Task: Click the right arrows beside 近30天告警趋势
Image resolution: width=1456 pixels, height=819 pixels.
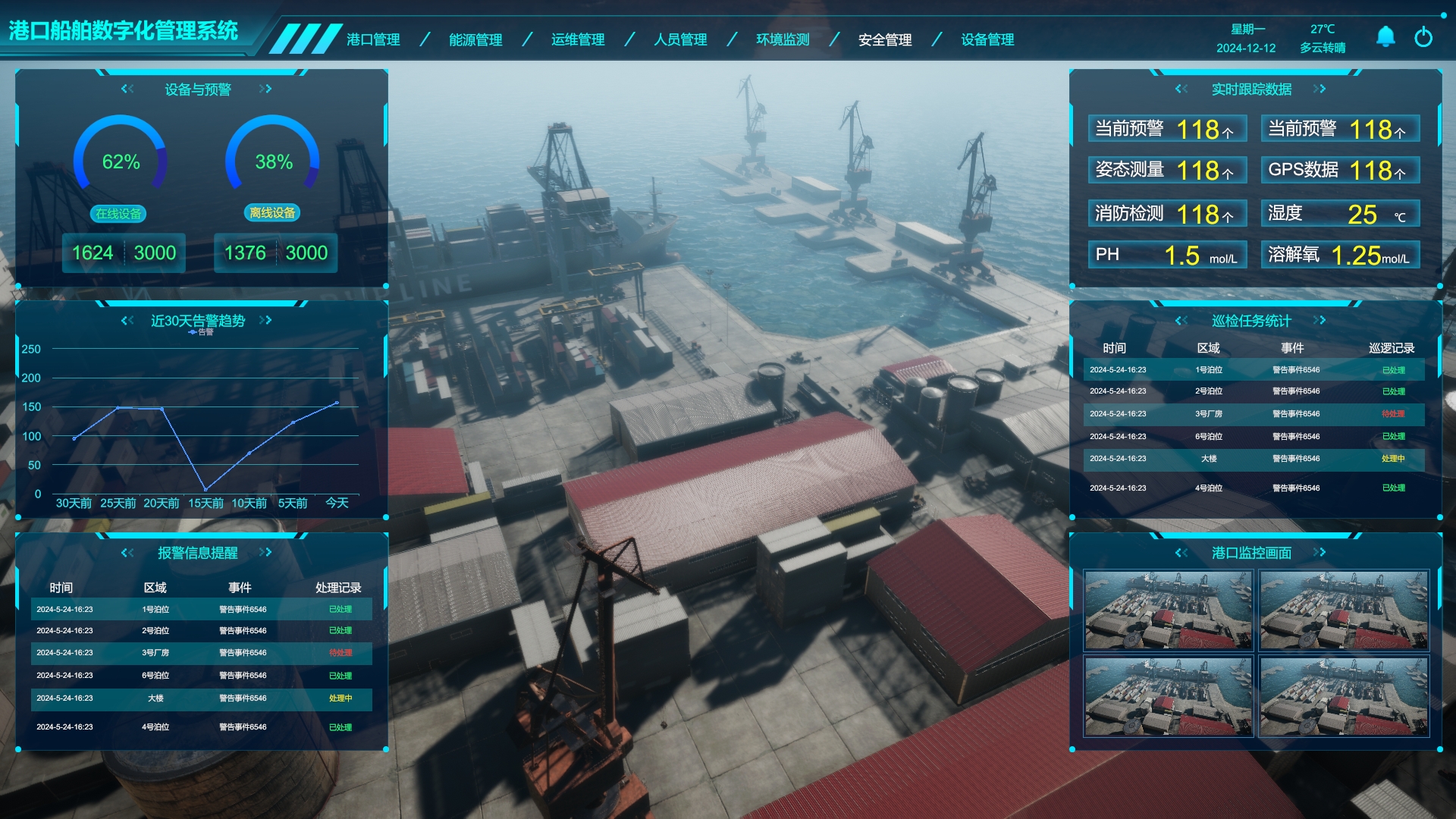Action: (265, 320)
